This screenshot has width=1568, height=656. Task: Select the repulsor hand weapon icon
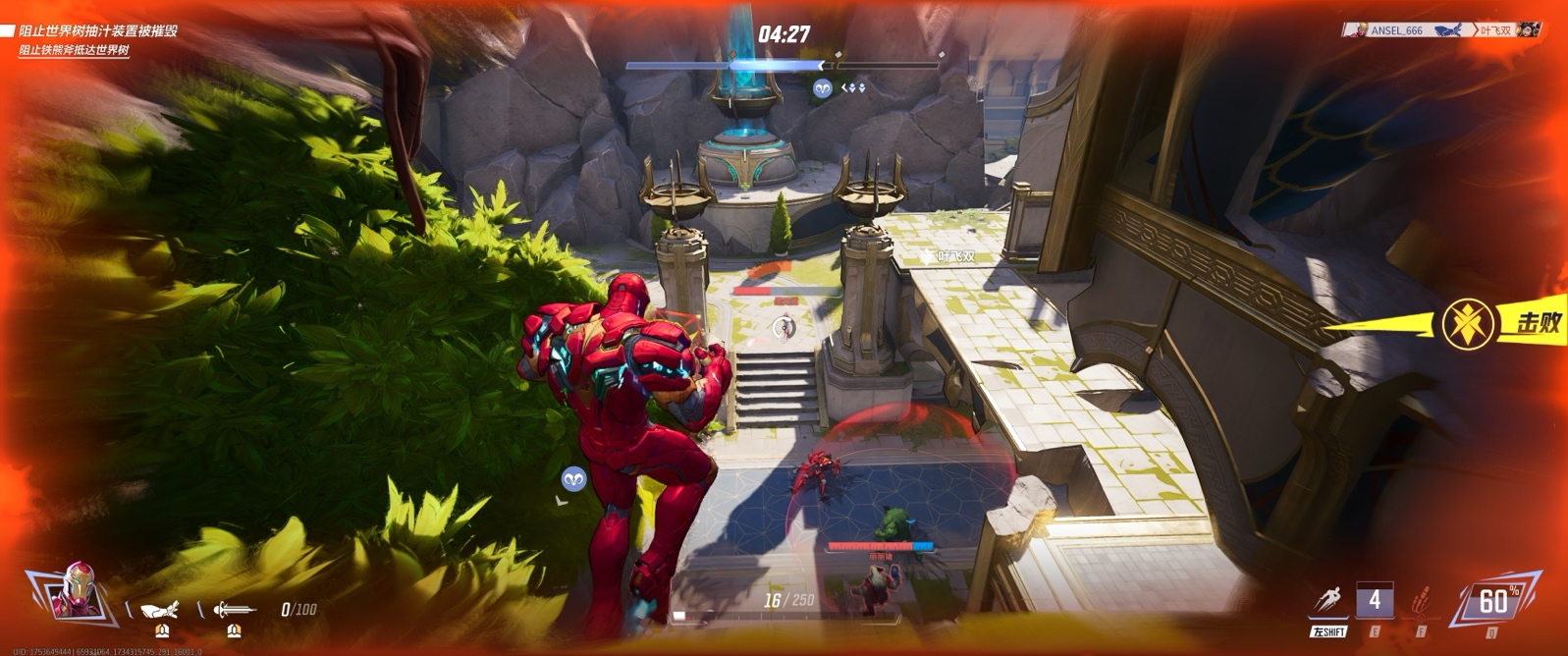coord(160,610)
